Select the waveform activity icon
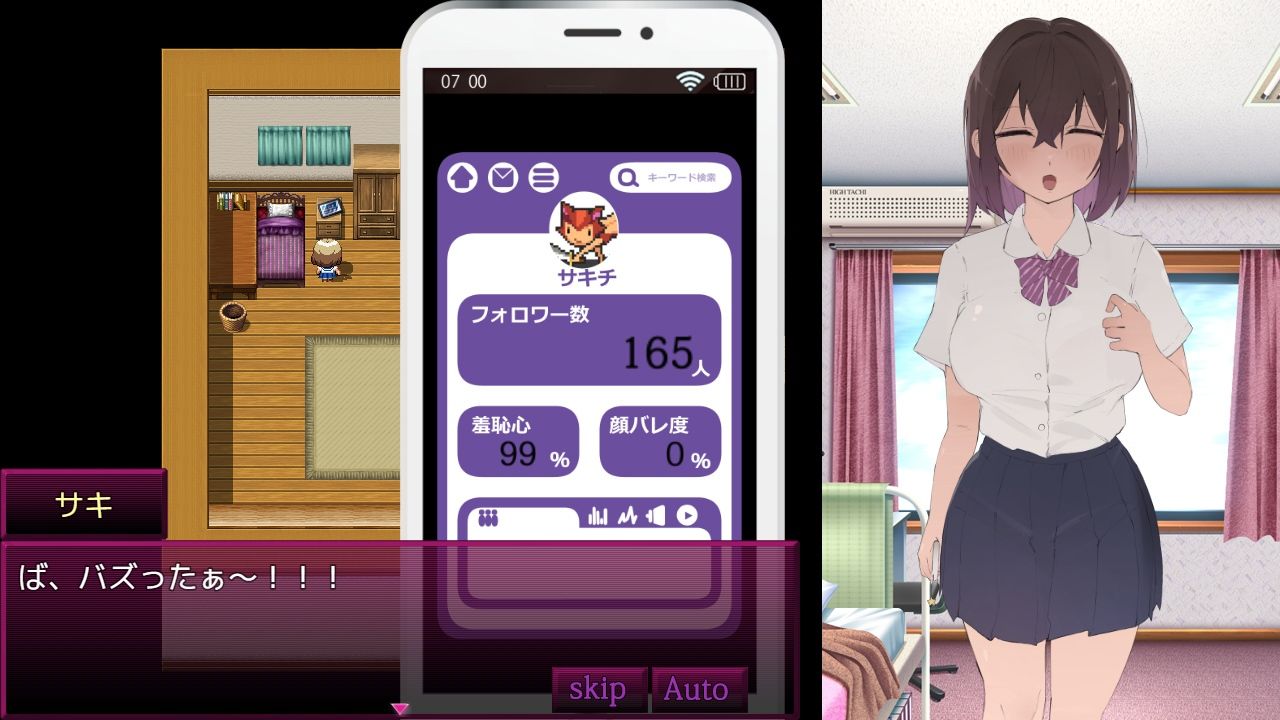The height and width of the screenshot is (720, 1280). [629, 515]
